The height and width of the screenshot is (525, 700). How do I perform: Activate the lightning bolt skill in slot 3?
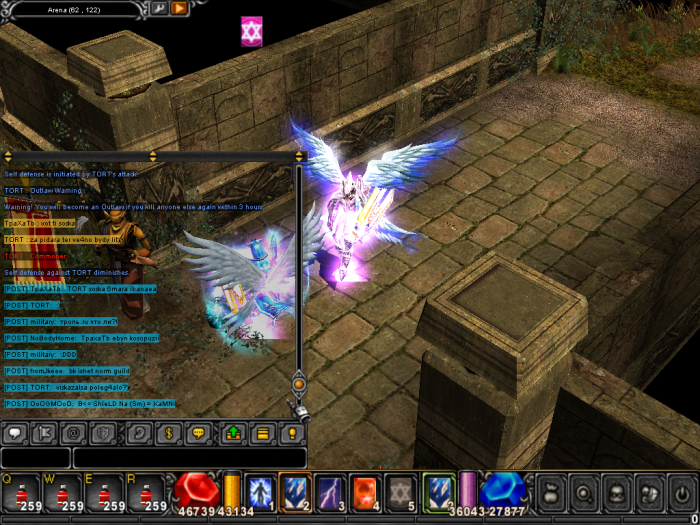pos(330,491)
